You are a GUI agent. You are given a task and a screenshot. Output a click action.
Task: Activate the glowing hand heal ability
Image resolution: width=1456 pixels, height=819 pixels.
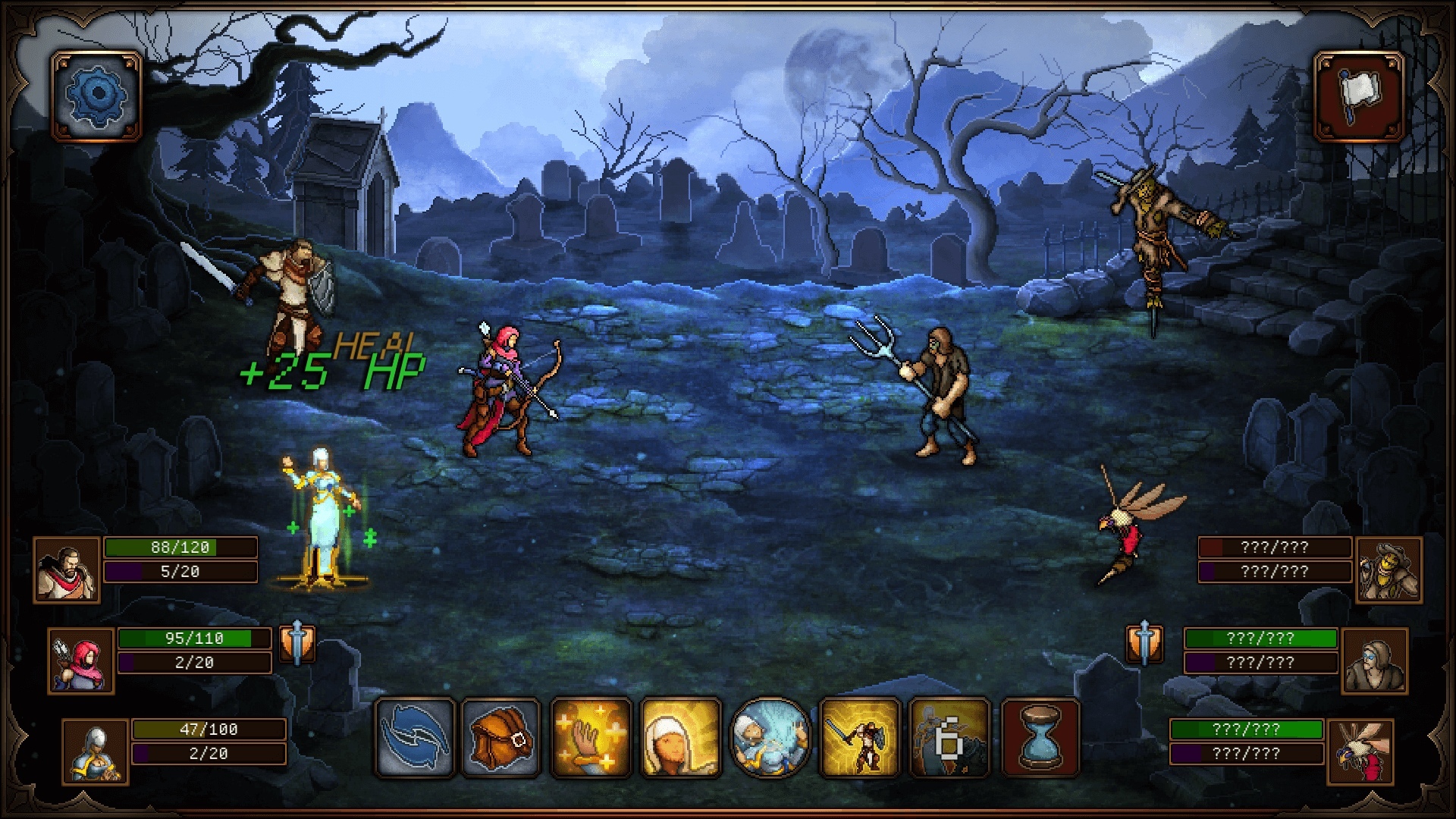(591, 738)
